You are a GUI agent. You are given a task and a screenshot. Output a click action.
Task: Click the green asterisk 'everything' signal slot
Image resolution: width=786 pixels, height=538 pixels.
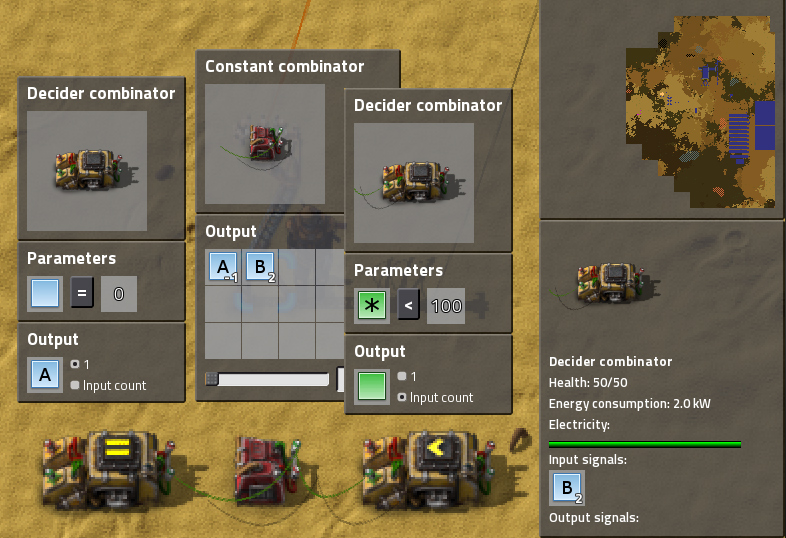coord(372,306)
